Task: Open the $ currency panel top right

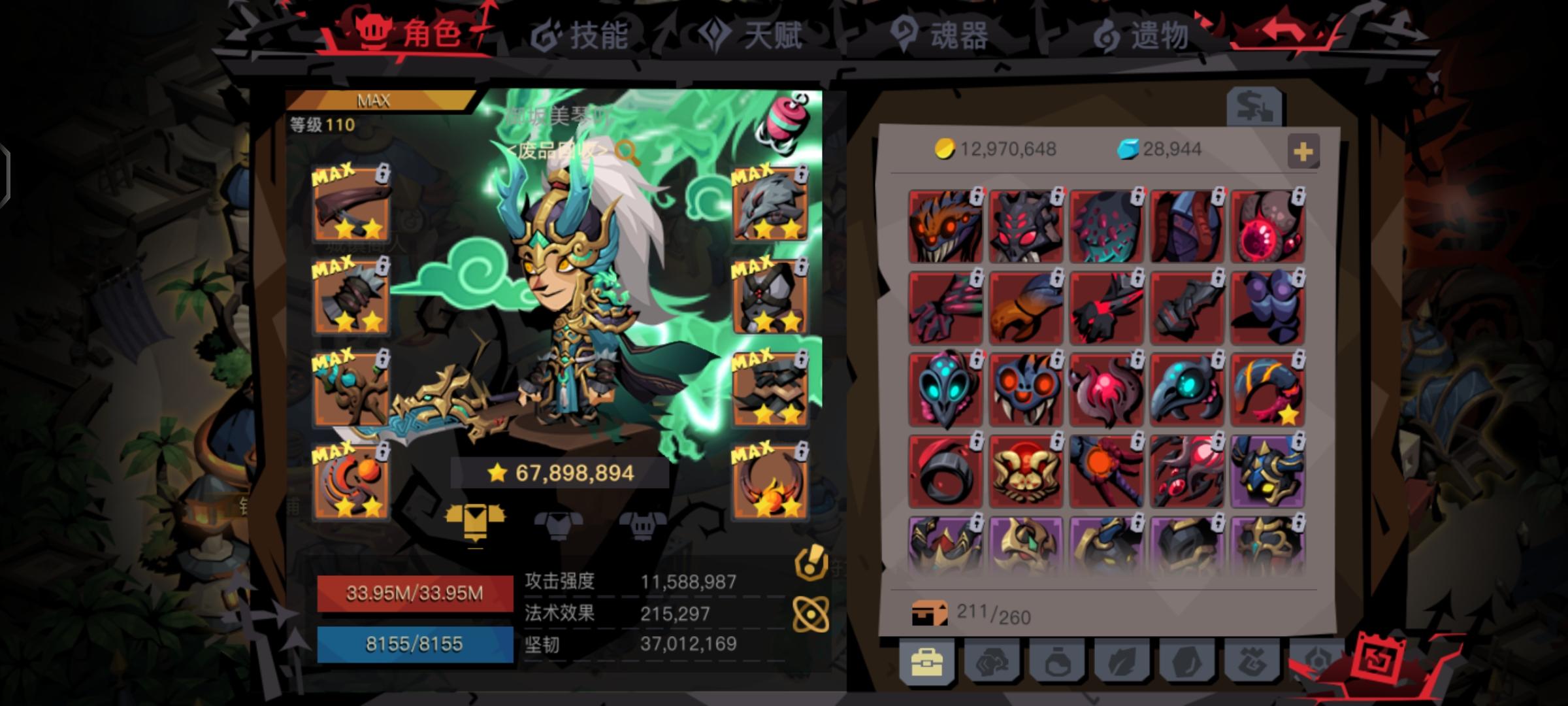Action: pos(1254,106)
